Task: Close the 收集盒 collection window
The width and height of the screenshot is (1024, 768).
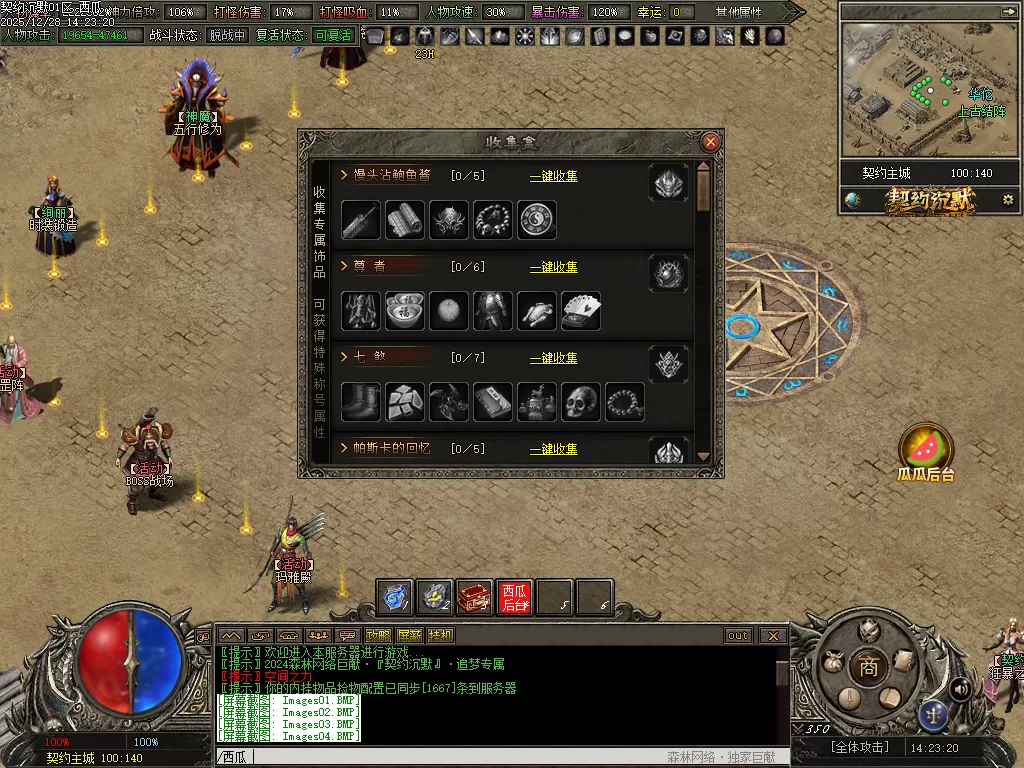Action: pos(711,142)
